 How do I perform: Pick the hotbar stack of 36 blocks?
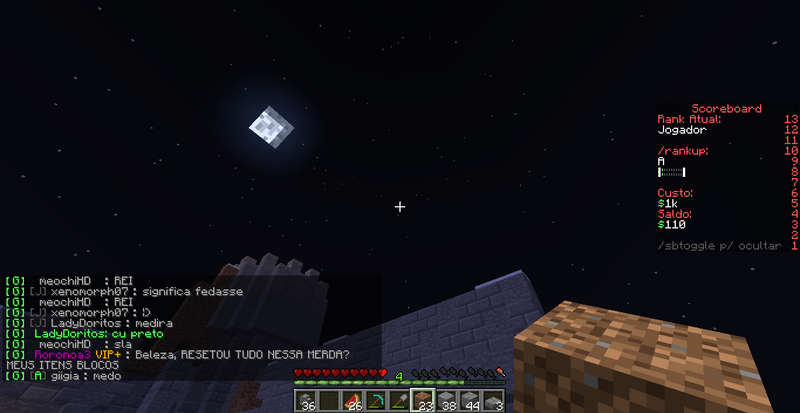(306, 401)
